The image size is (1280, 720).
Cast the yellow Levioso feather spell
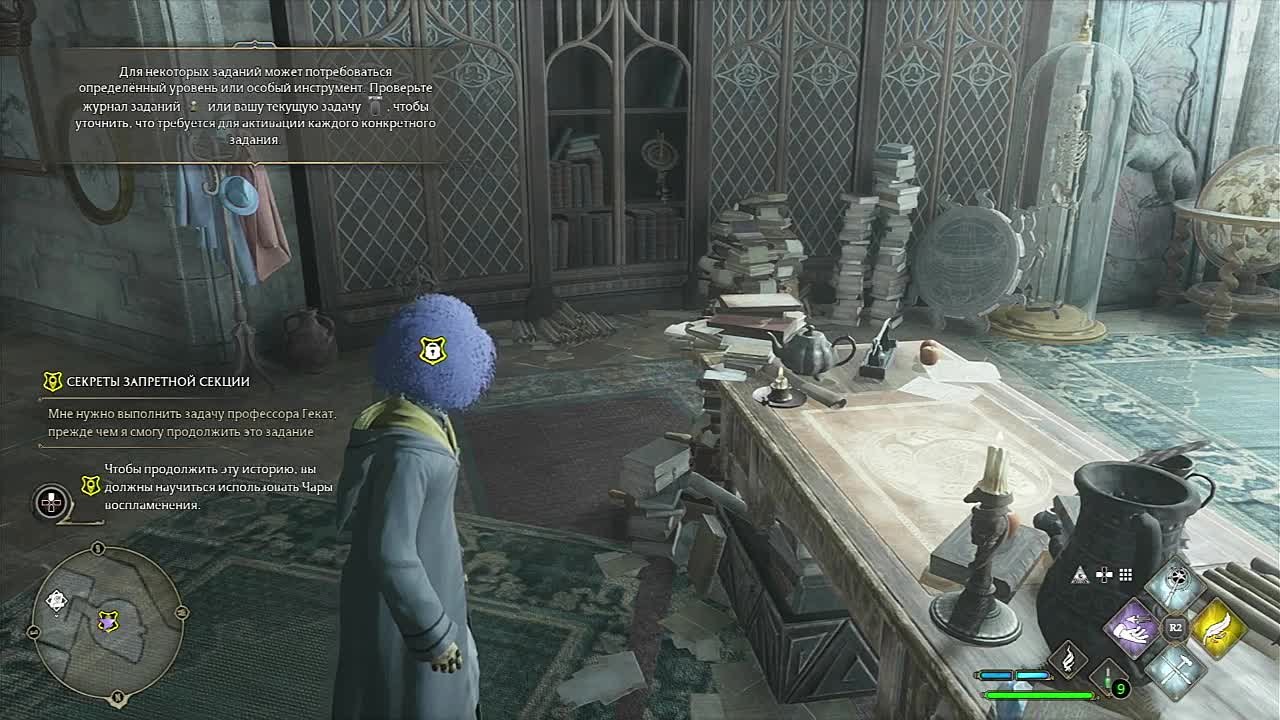click(x=1217, y=627)
